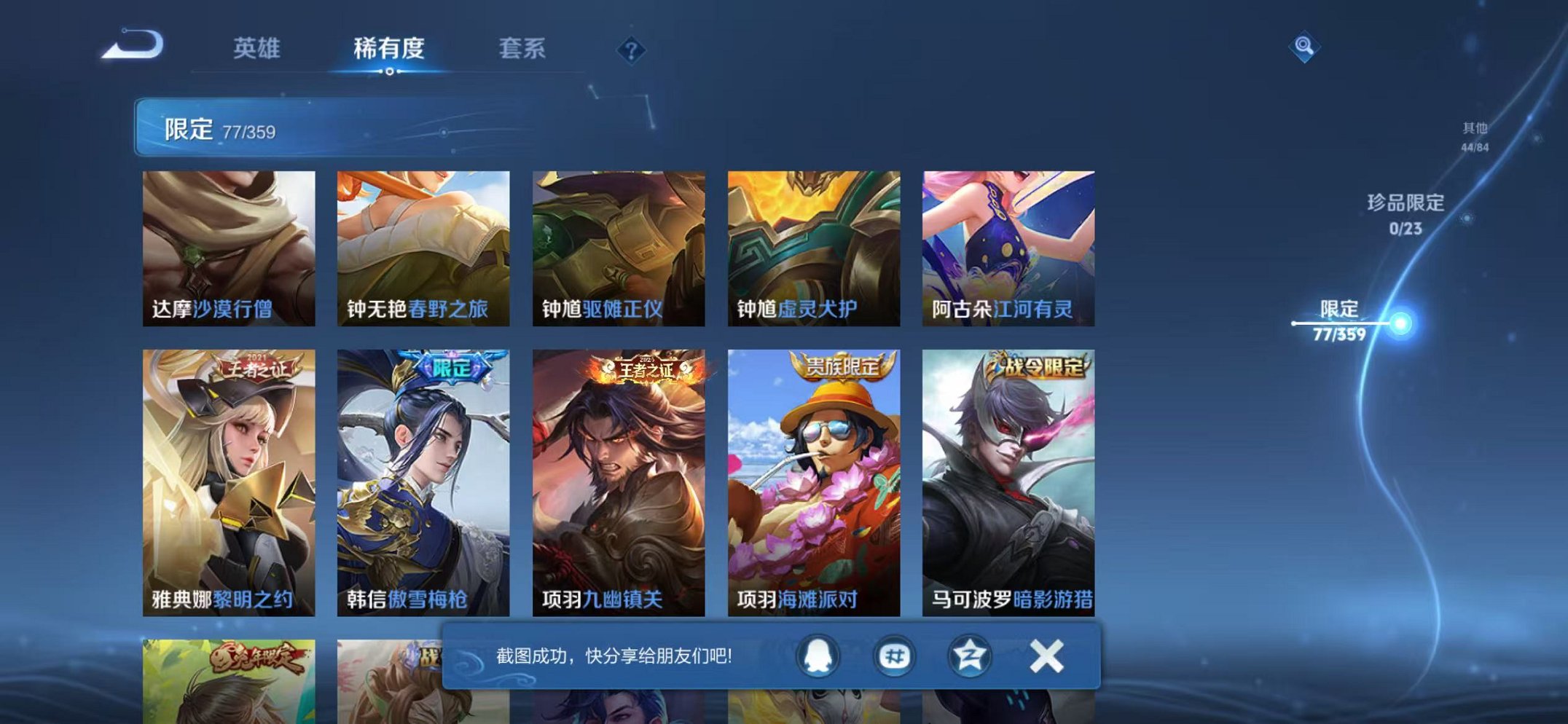1568x724 pixels.
Task: Click the question mark help icon
Action: click(632, 50)
